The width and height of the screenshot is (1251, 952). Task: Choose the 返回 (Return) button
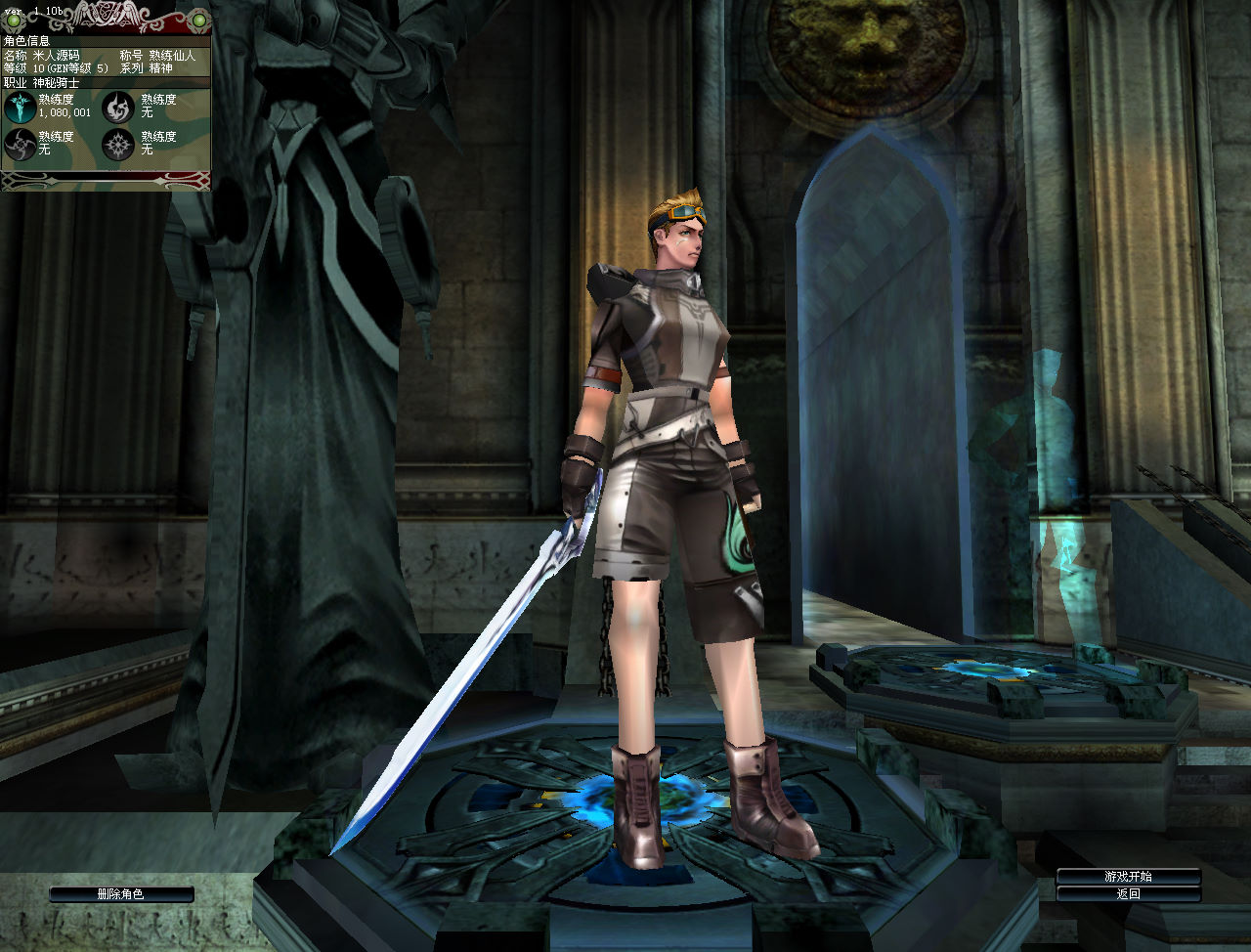click(1128, 893)
